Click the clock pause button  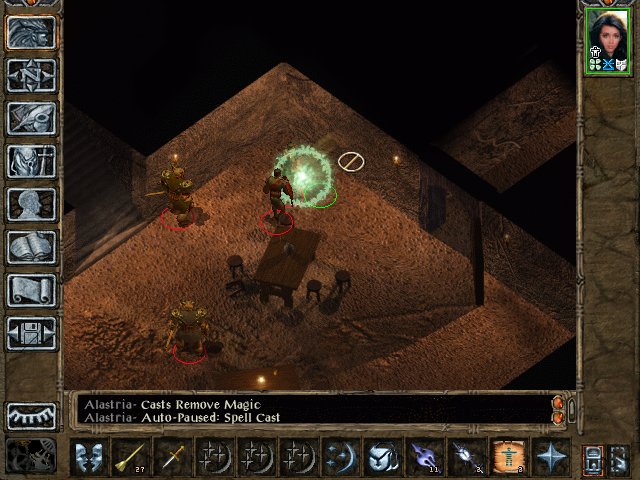(x=31, y=455)
